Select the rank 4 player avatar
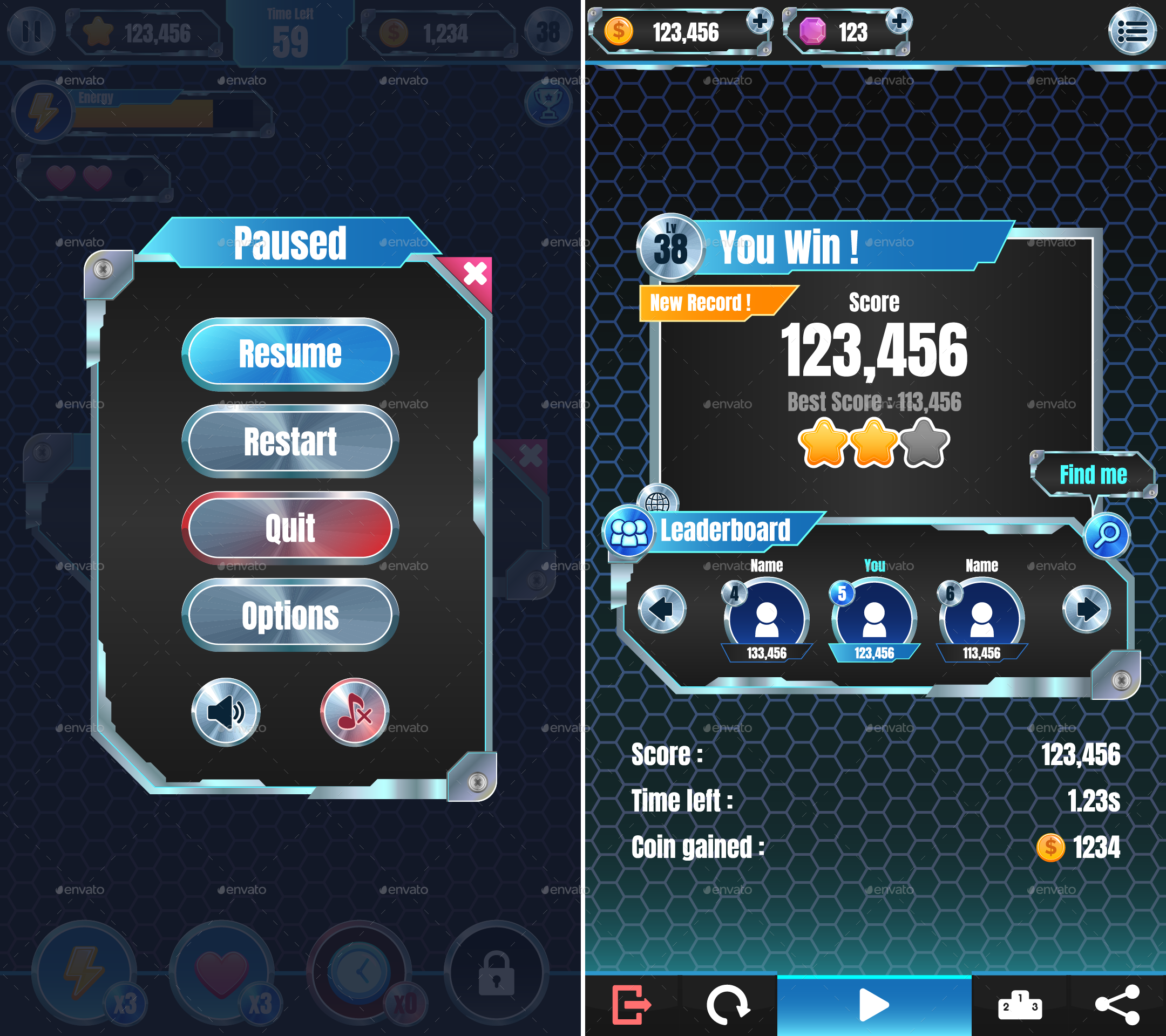1166x1036 pixels. click(x=766, y=618)
